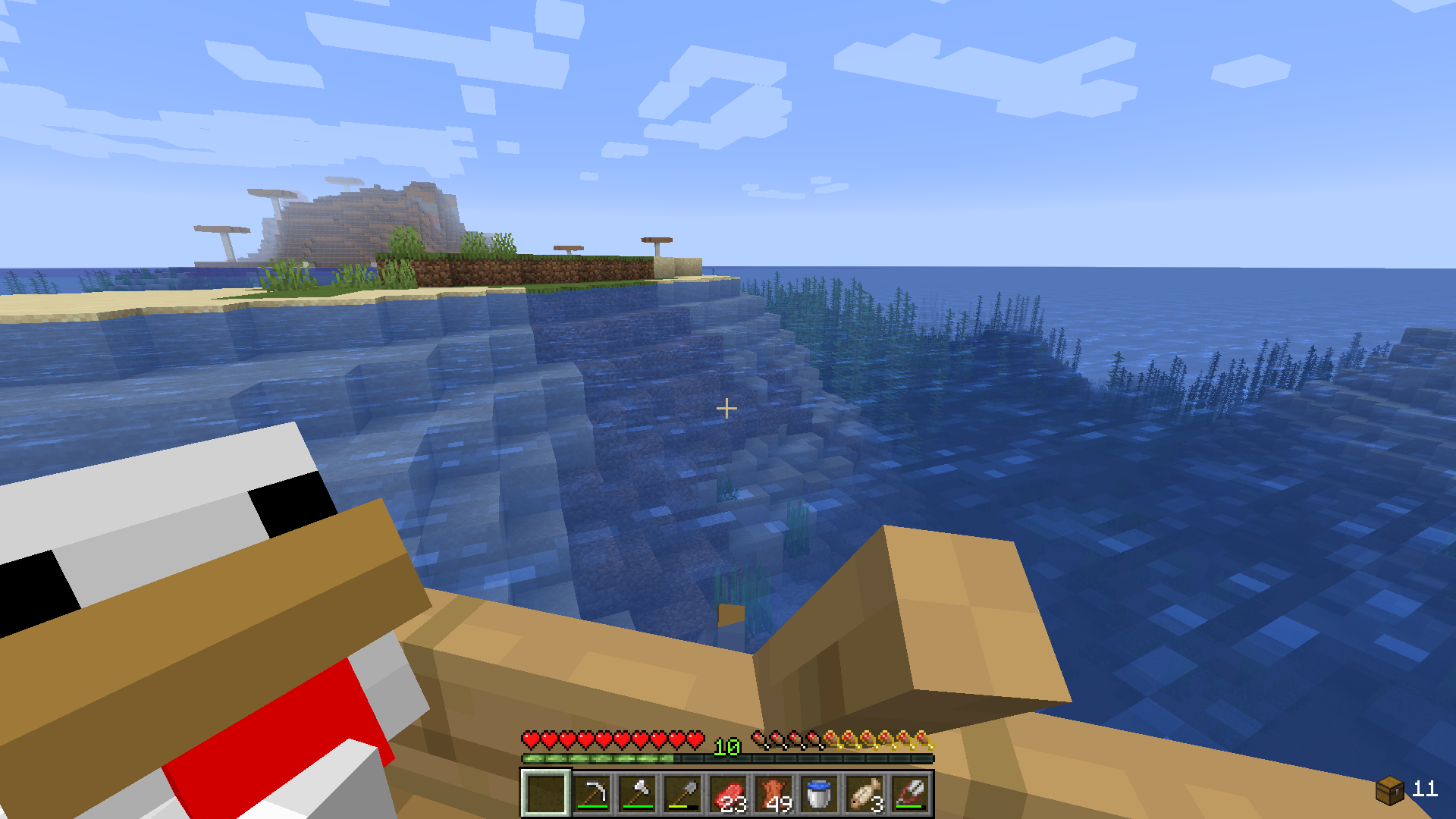Viewport: 1456px width, 819px height.
Task: Choose the iron axe in the hotbar
Action: (x=637, y=793)
